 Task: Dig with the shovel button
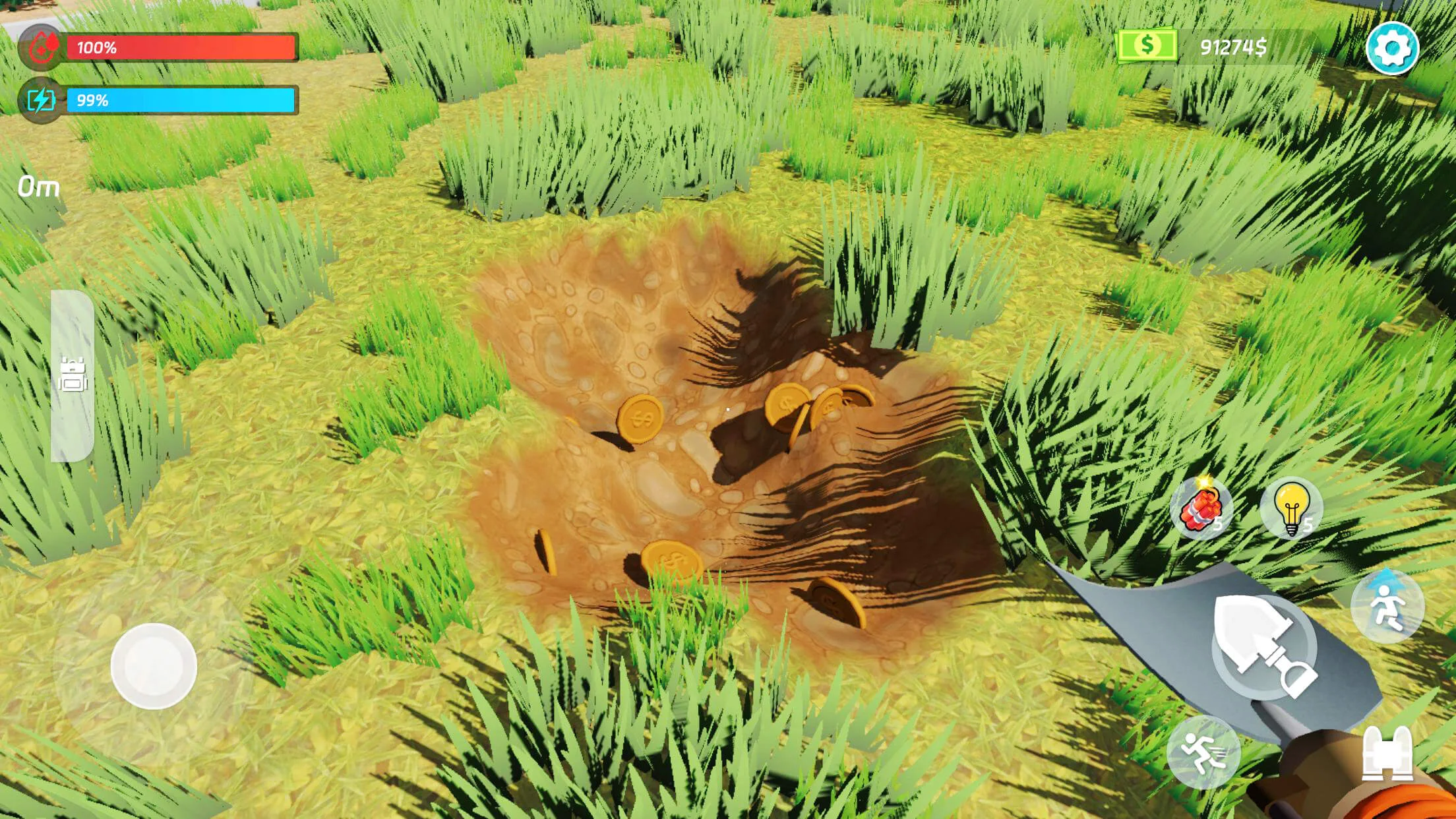1264,646
